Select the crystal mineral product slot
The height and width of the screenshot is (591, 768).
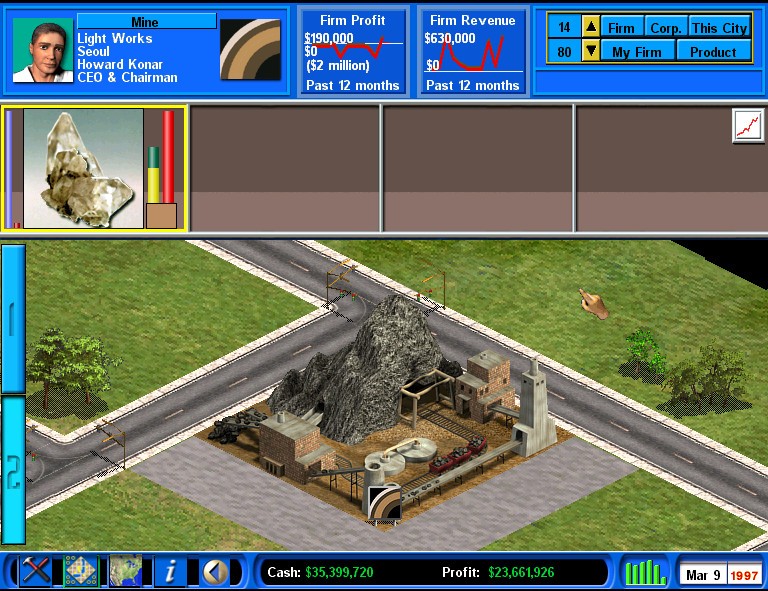click(83, 168)
